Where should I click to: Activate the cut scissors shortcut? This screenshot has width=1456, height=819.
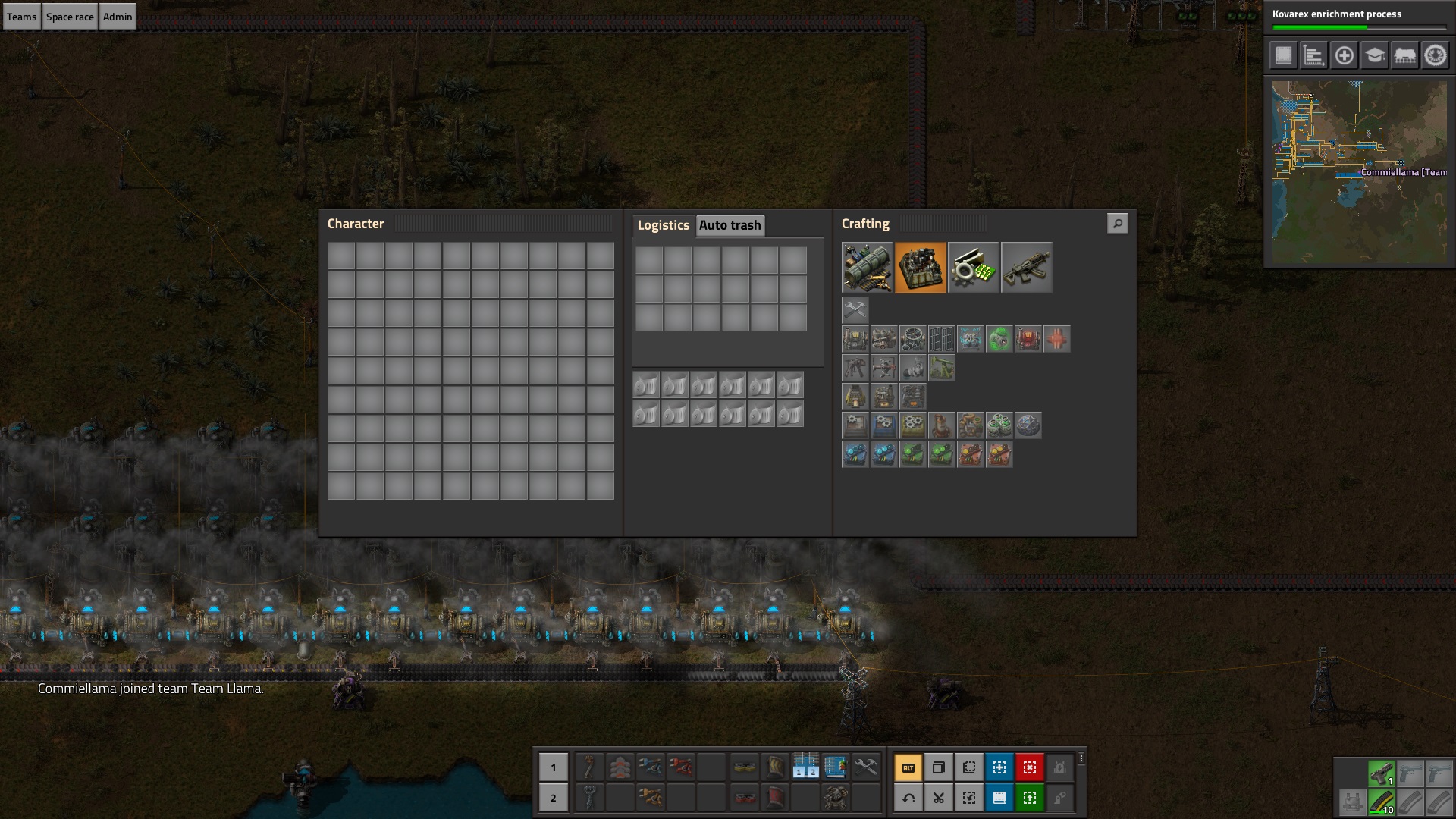pos(938,798)
